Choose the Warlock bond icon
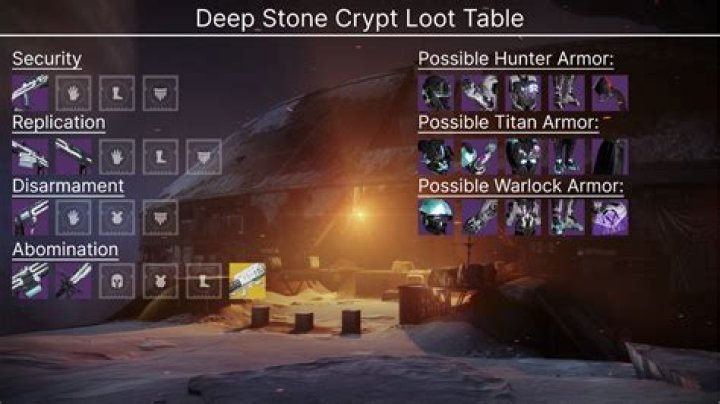 (x=609, y=217)
